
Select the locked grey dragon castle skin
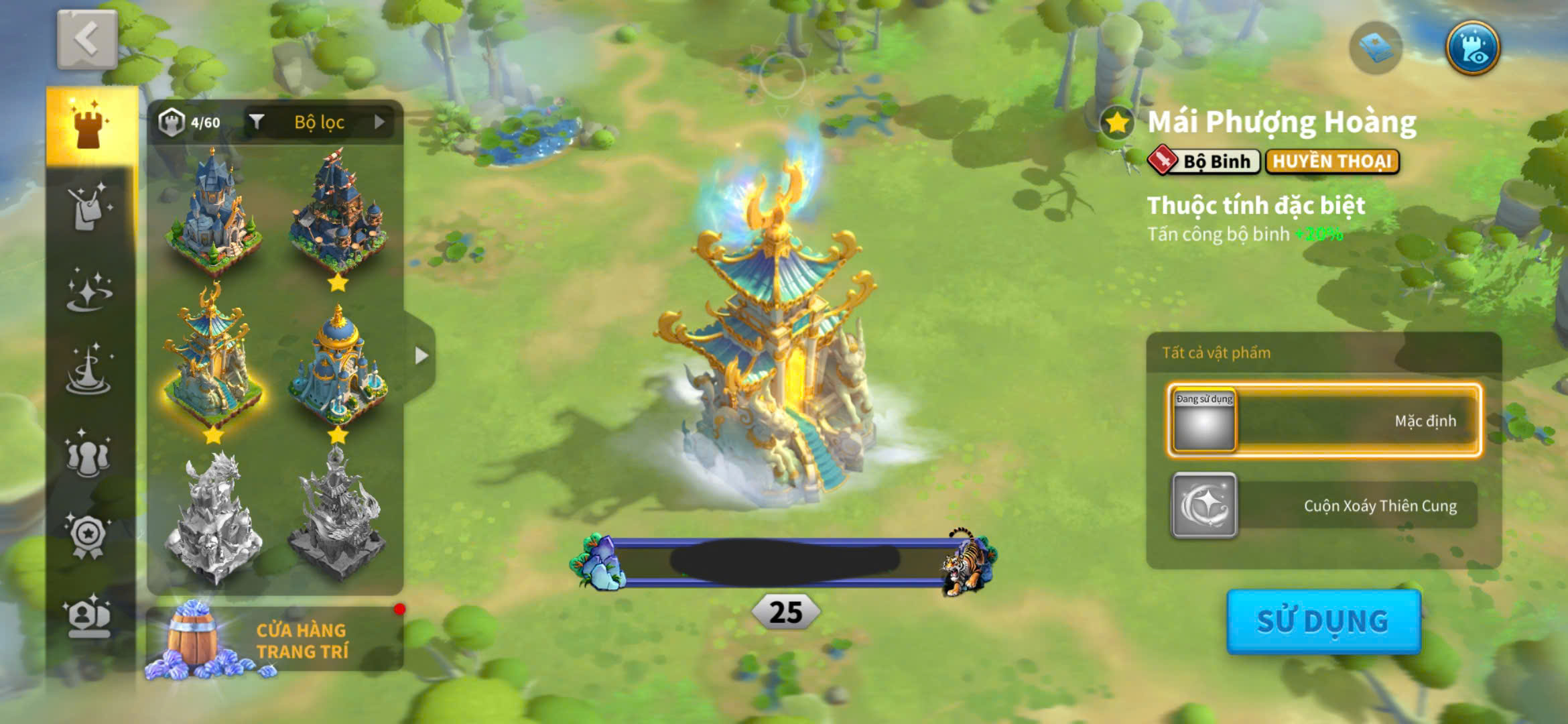pyautogui.click(x=212, y=516)
